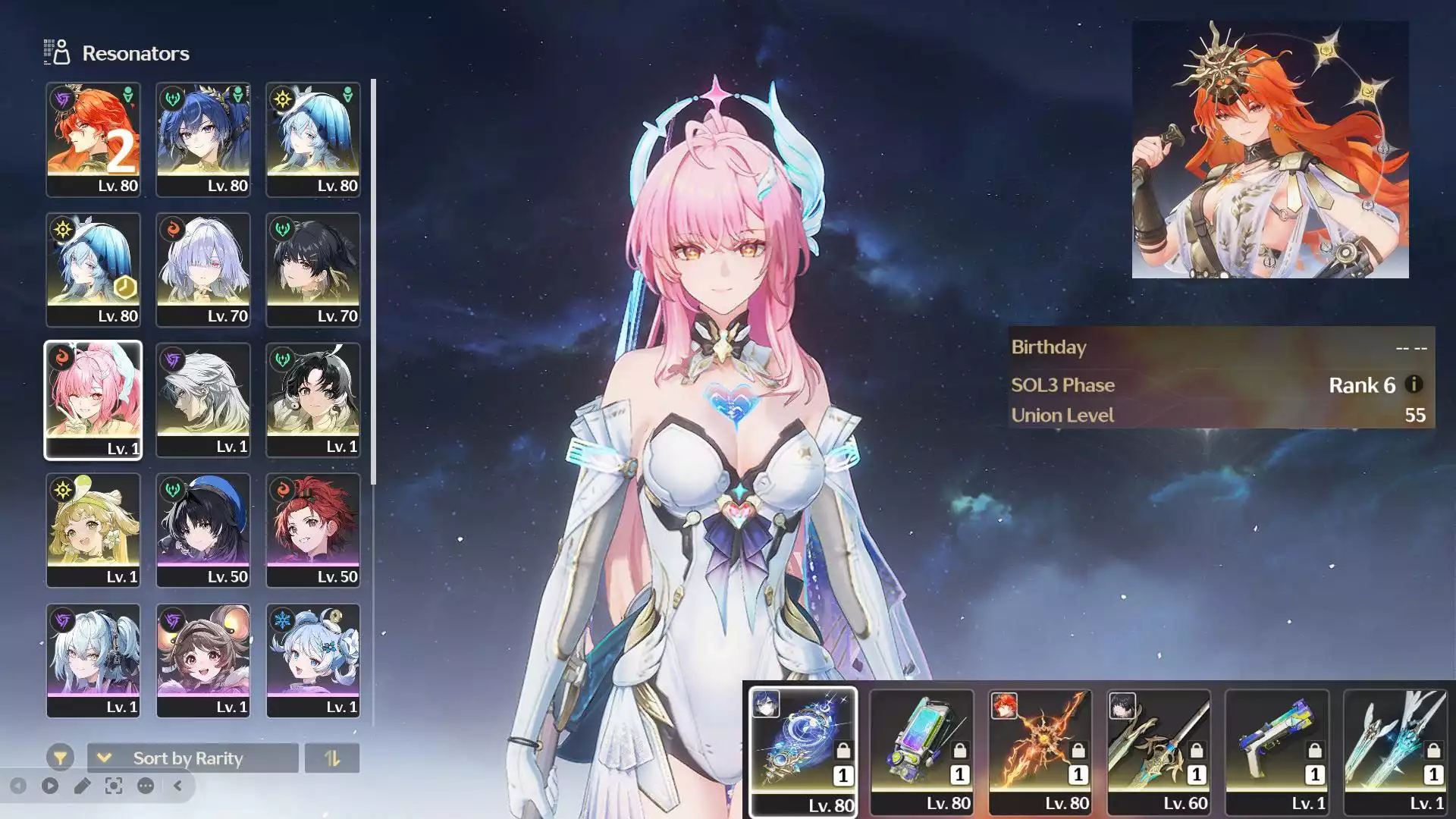
Task: Select the orange-haired Lv. 80 resonator
Action: pyautogui.click(x=93, y=140)
